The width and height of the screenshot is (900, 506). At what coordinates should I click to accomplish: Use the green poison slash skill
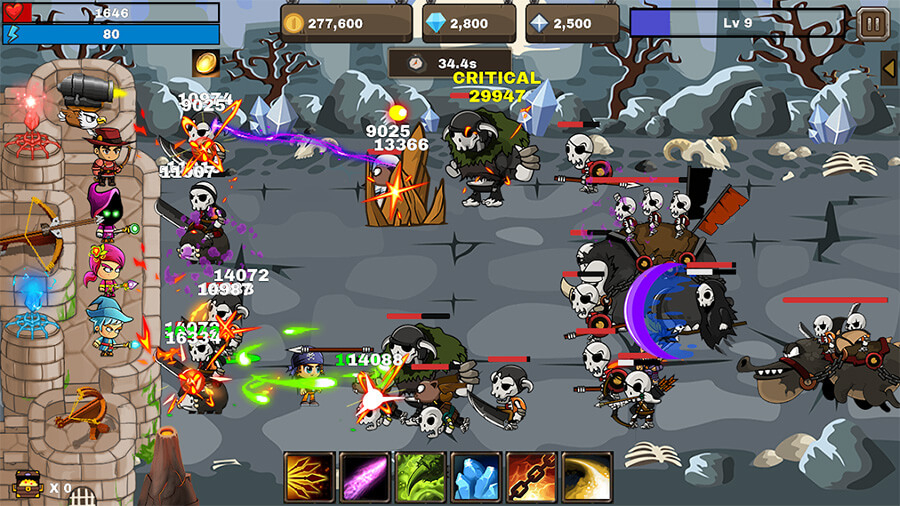coord(420,476)
